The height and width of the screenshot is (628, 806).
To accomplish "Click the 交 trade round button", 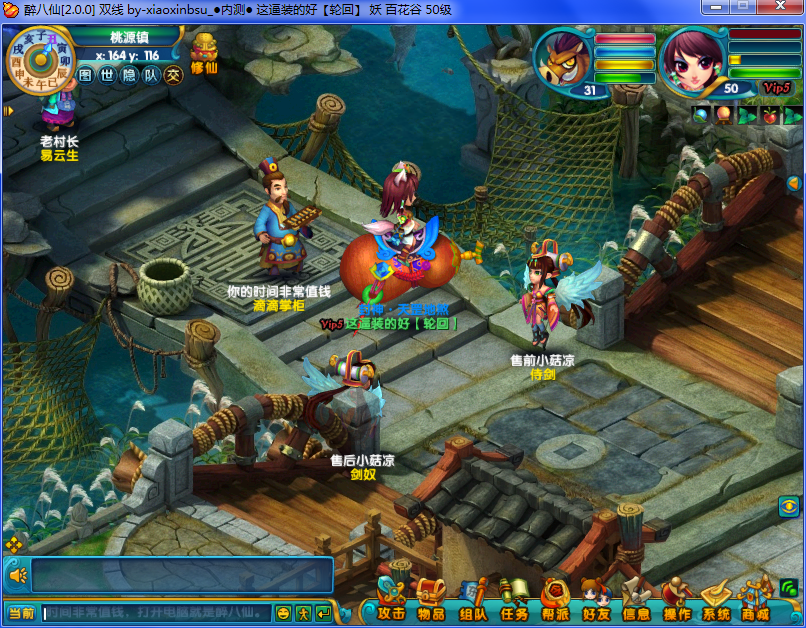I will pos(174,75).
